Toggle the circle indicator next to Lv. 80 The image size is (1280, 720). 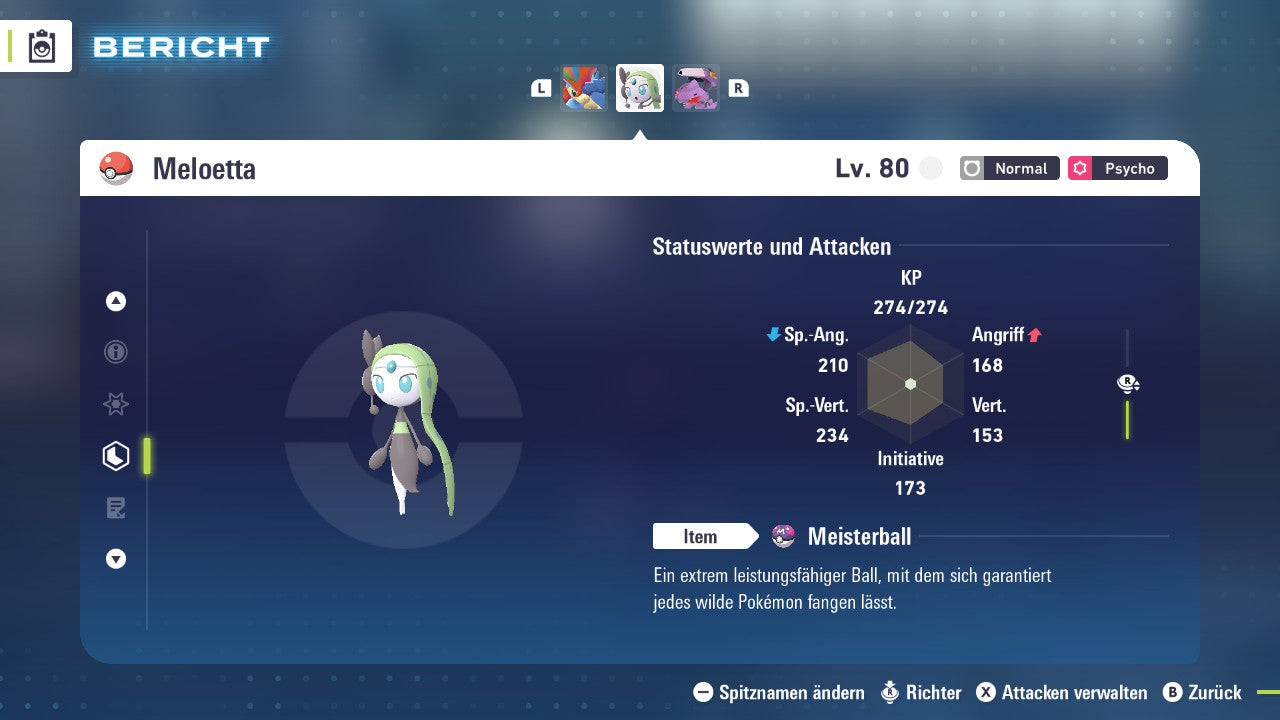click(930, 168)
